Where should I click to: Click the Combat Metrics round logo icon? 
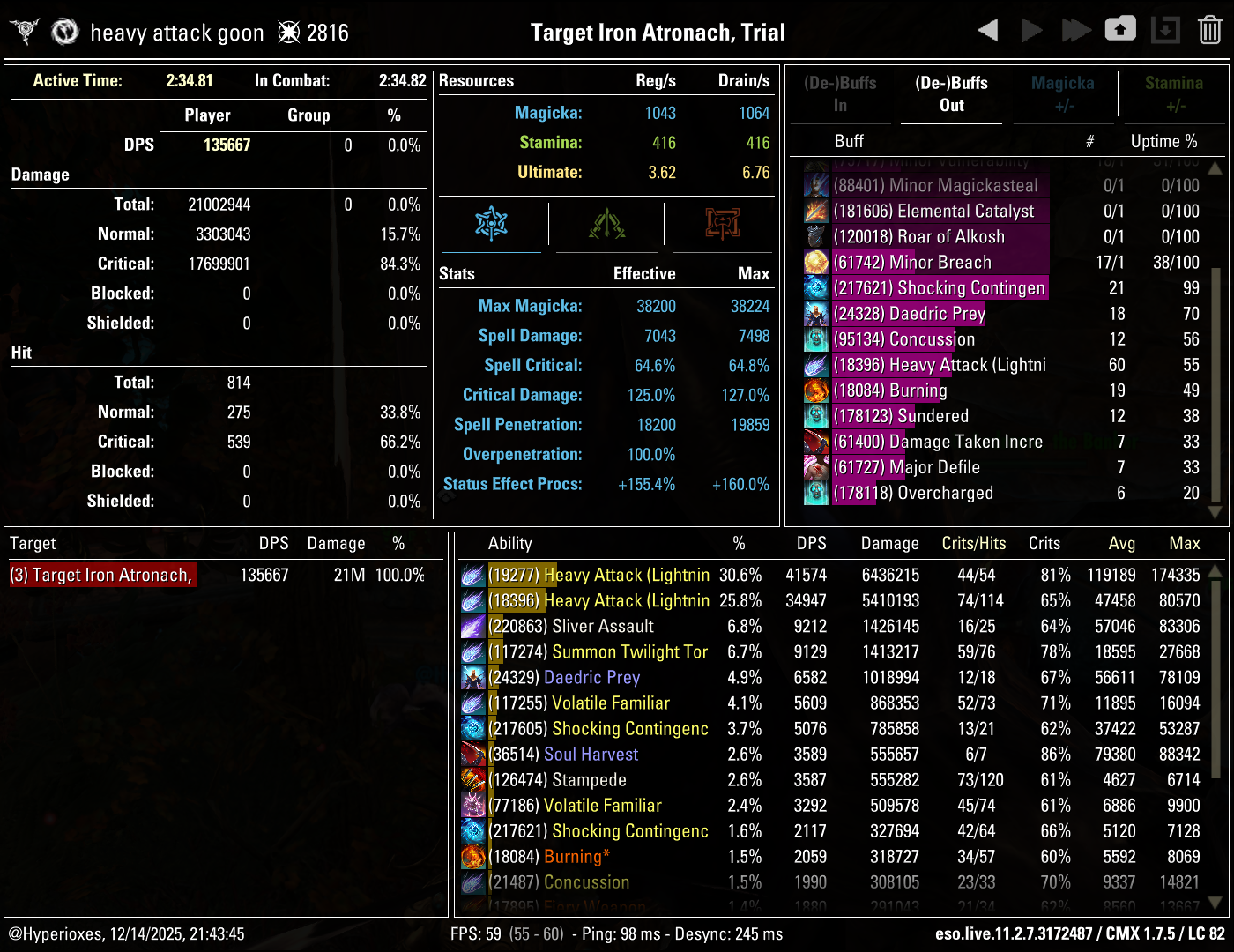(x=65, y=31)
